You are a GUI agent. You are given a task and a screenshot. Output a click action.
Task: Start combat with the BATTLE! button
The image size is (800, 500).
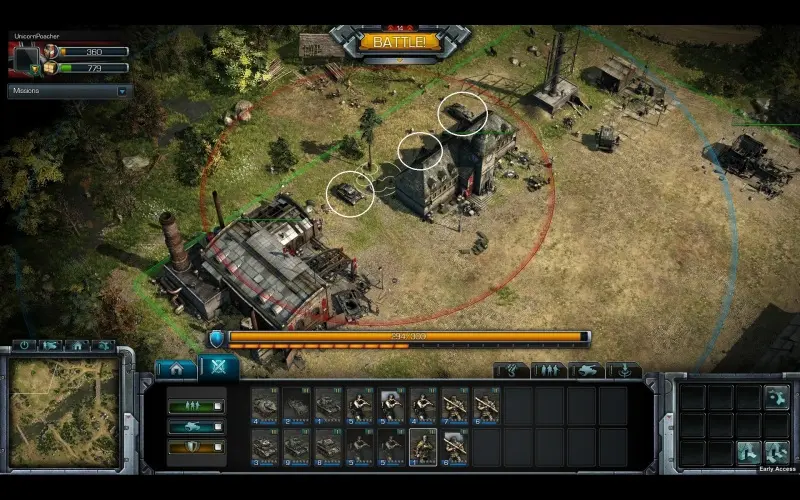pos(399,42)
